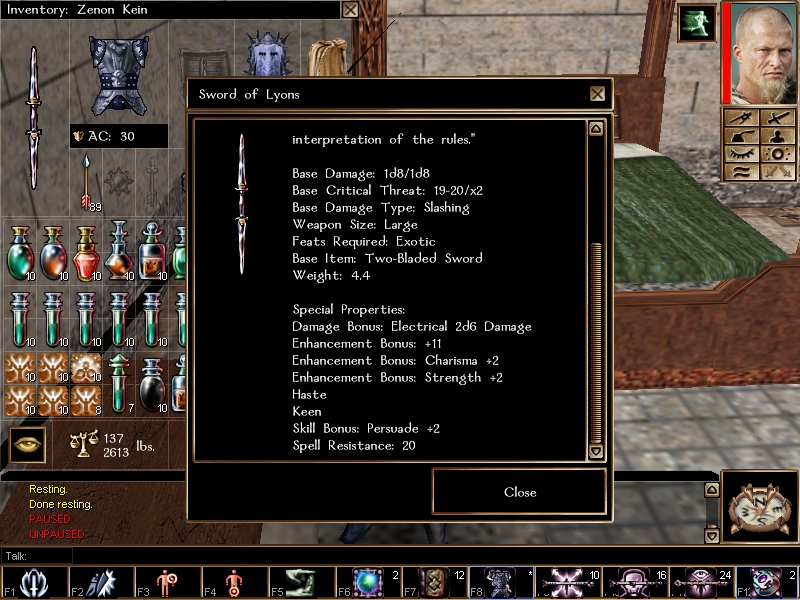Activate the F5 green quickslot
The width and height of the screenshot is (800, 600).
click(x=297, y=582)
